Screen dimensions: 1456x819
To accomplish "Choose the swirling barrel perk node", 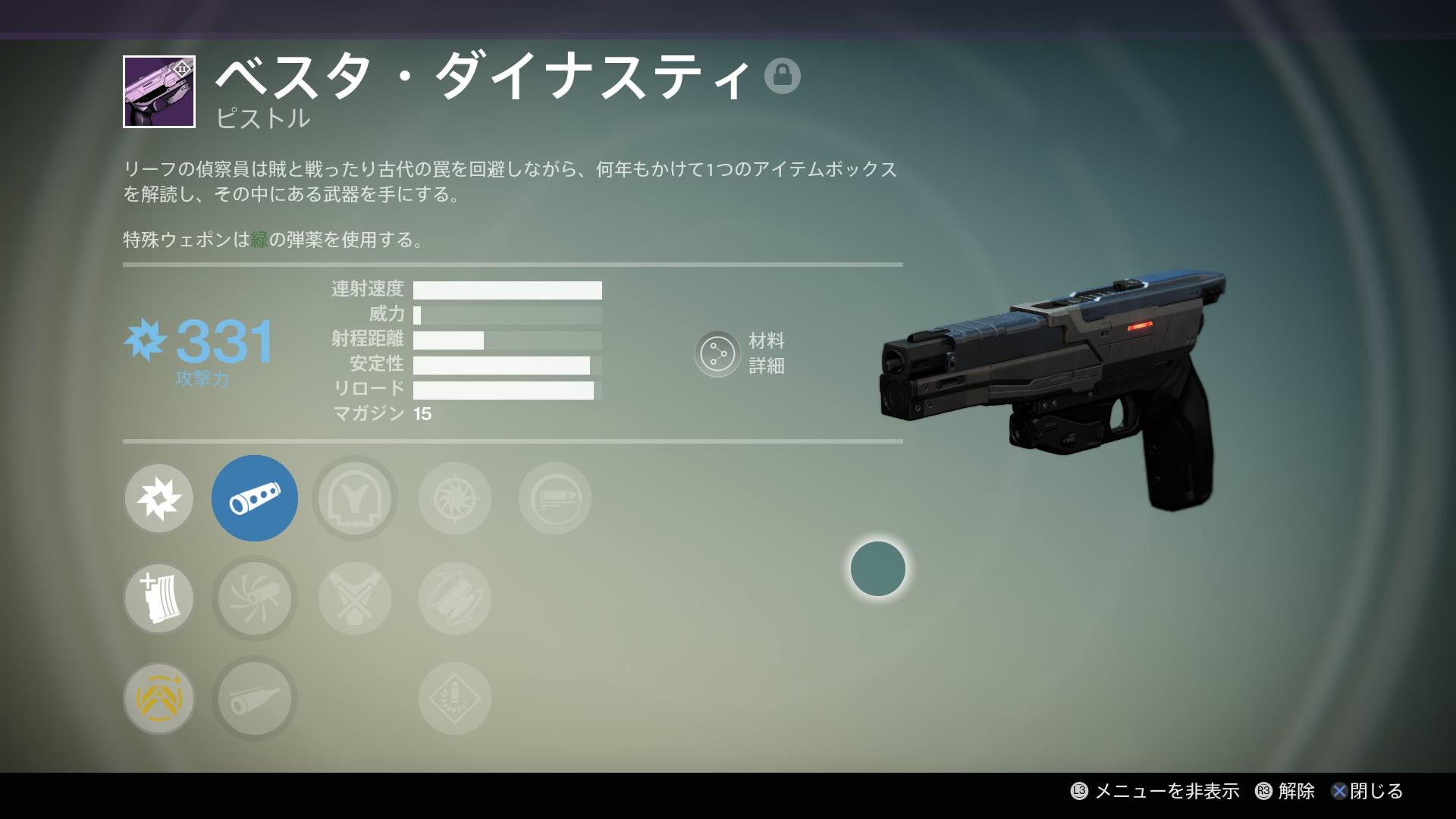I will [255, 598].
